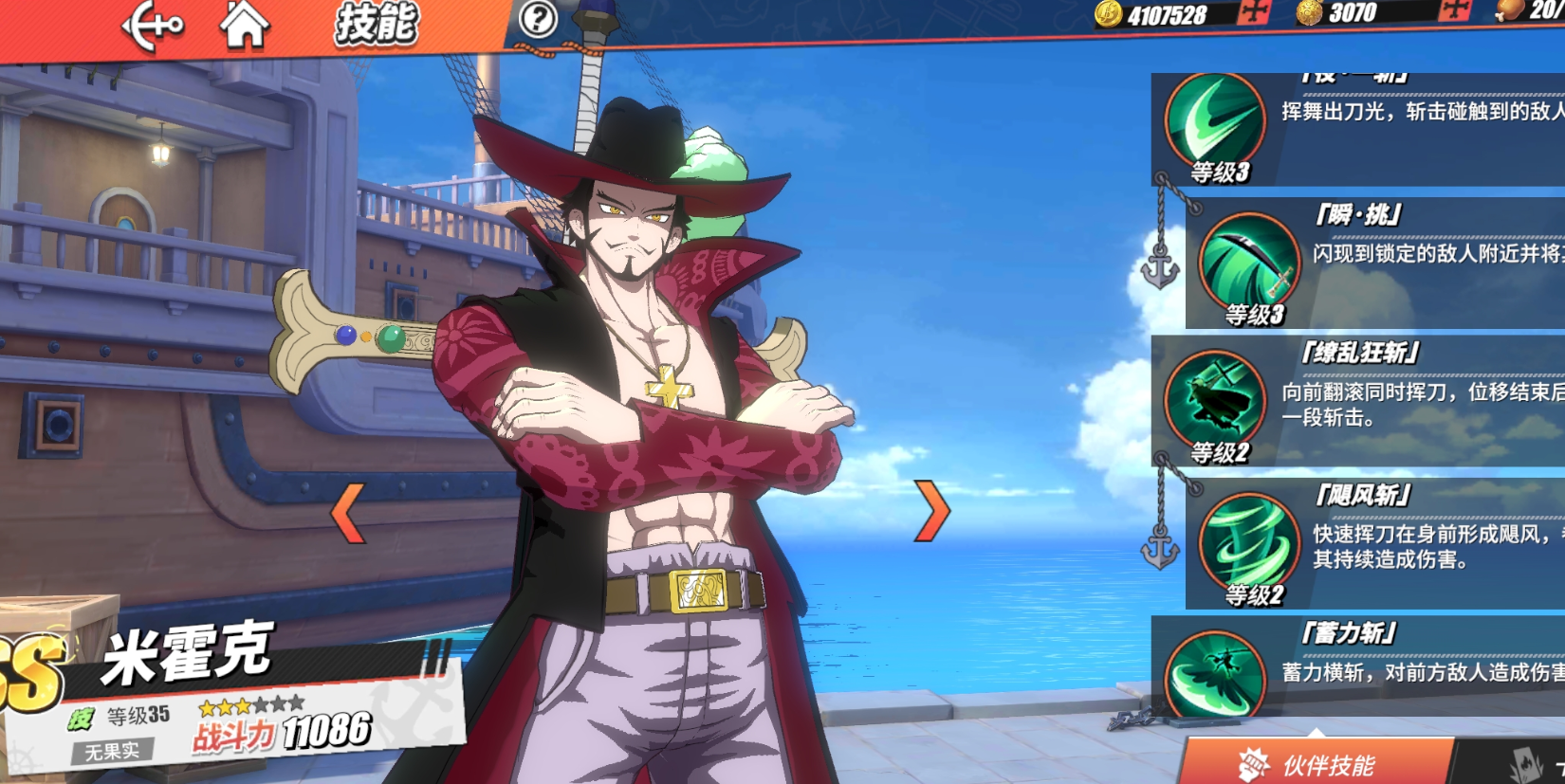This screenshot has height=784, width=1565.
Task: Select the 缭乱狂斩 skill icon
Action: tap(1215, 400)
